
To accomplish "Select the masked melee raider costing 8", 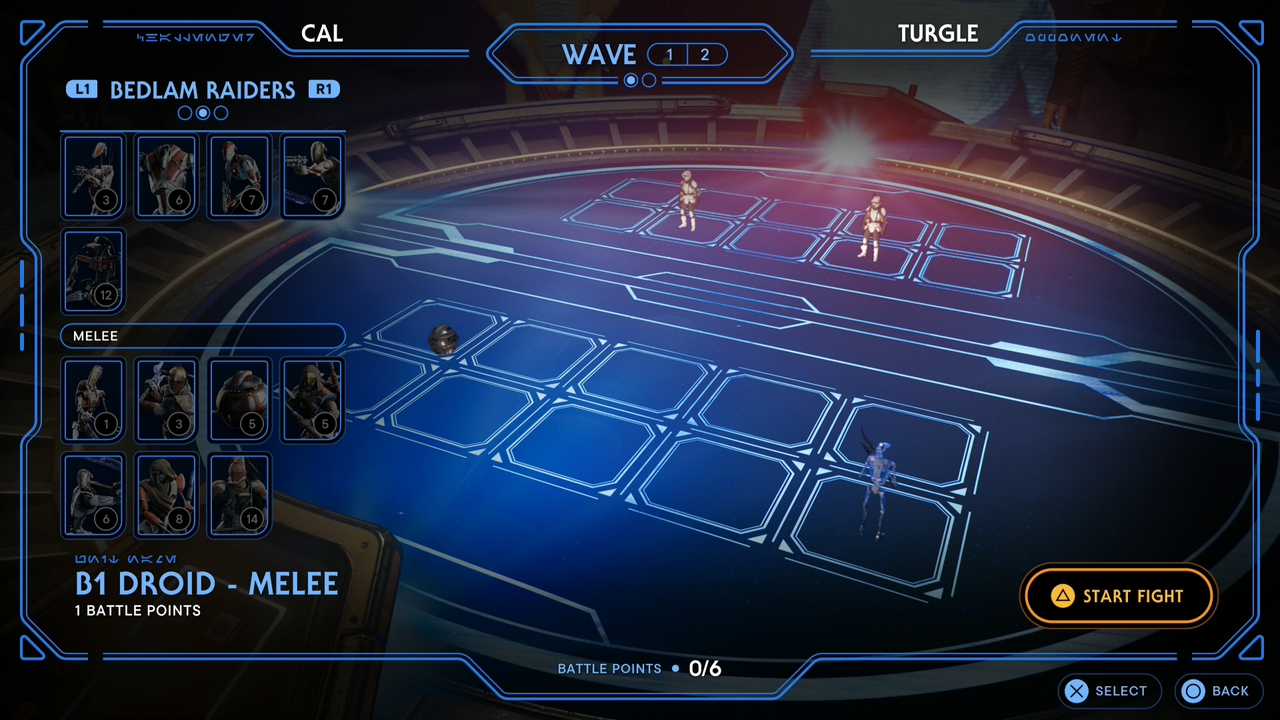I will tap(167, 494).
